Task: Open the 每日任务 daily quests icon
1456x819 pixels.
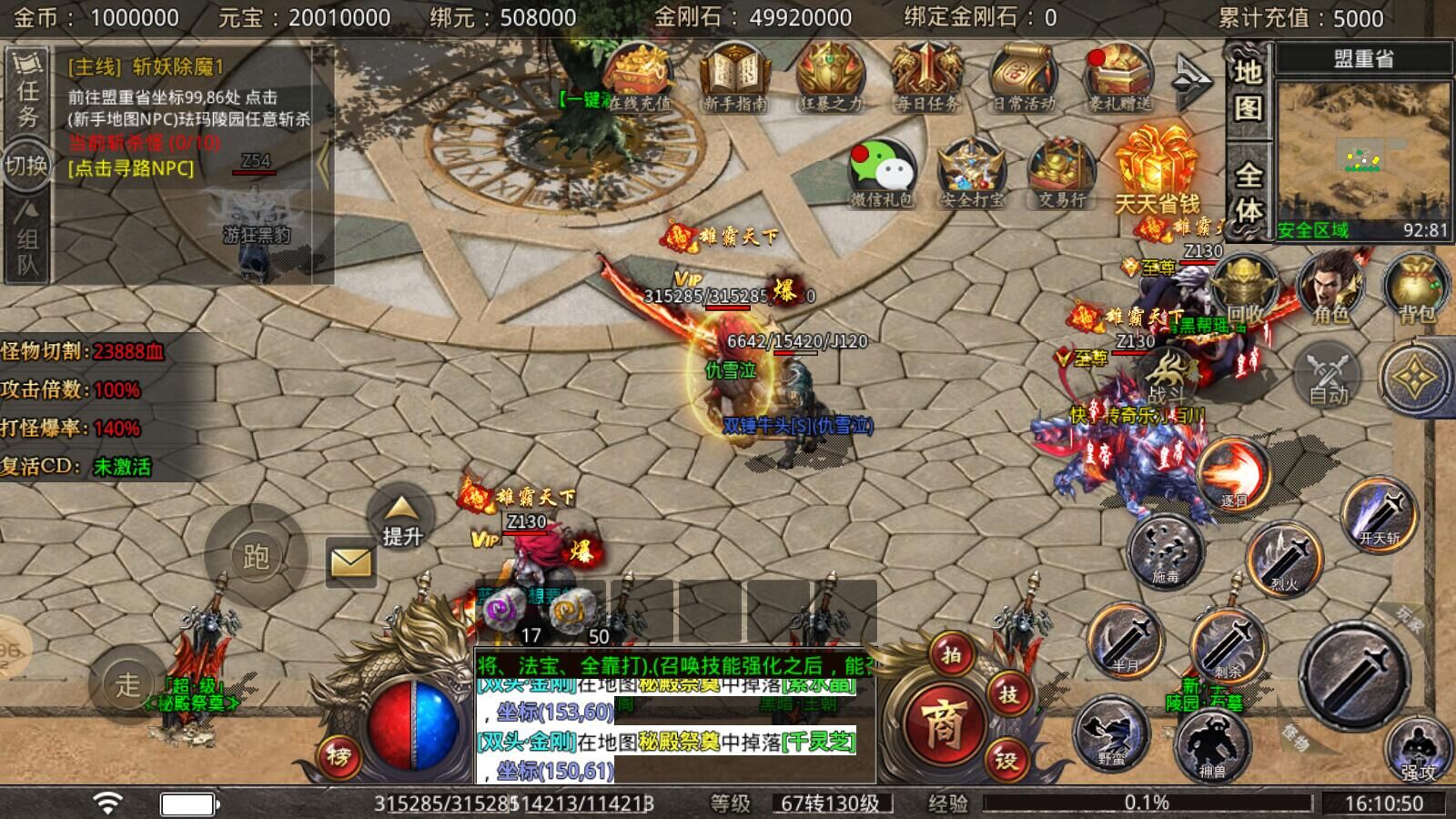Action: (926, 77)
